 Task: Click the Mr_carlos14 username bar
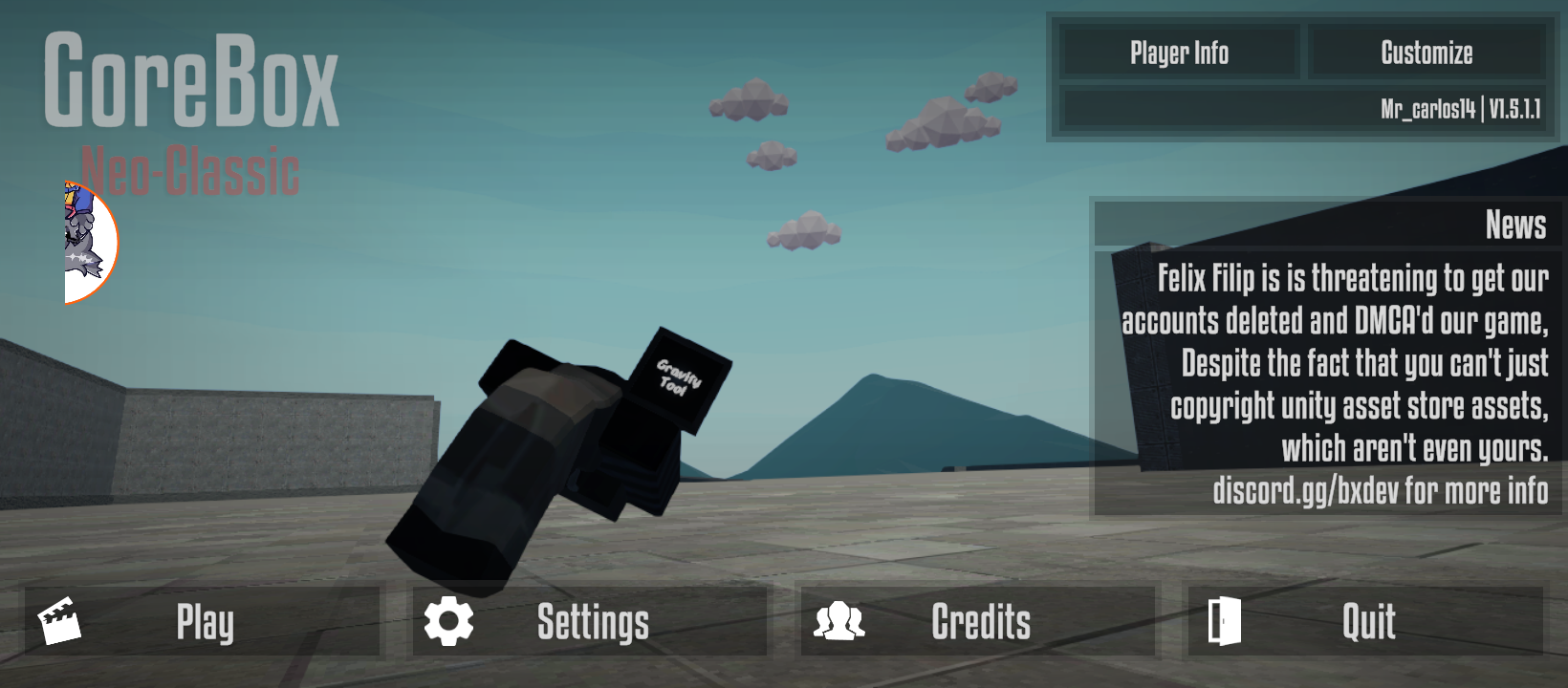[1303, 109]
